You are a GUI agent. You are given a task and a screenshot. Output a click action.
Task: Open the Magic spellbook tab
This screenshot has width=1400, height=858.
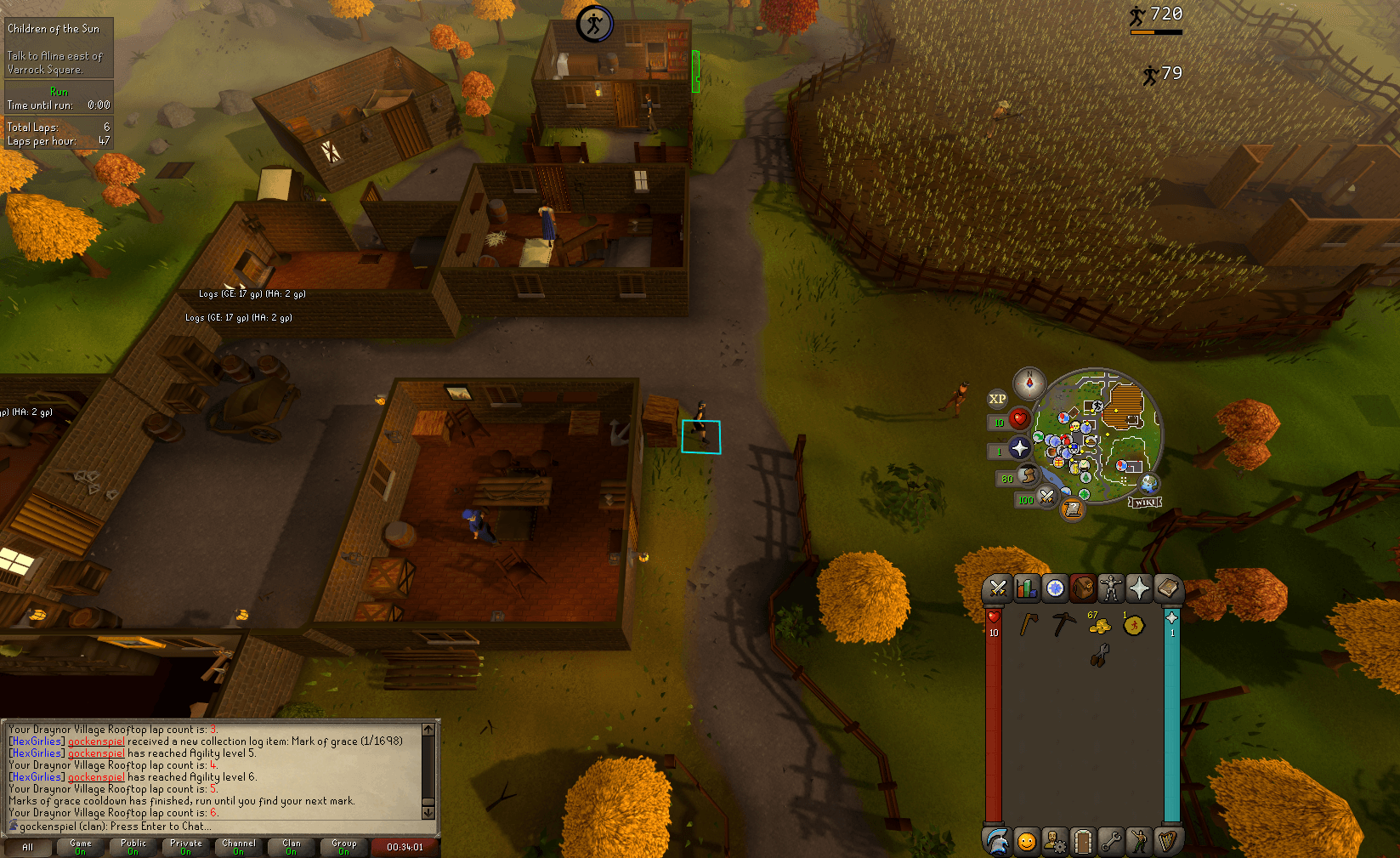tap(1168, 588)
